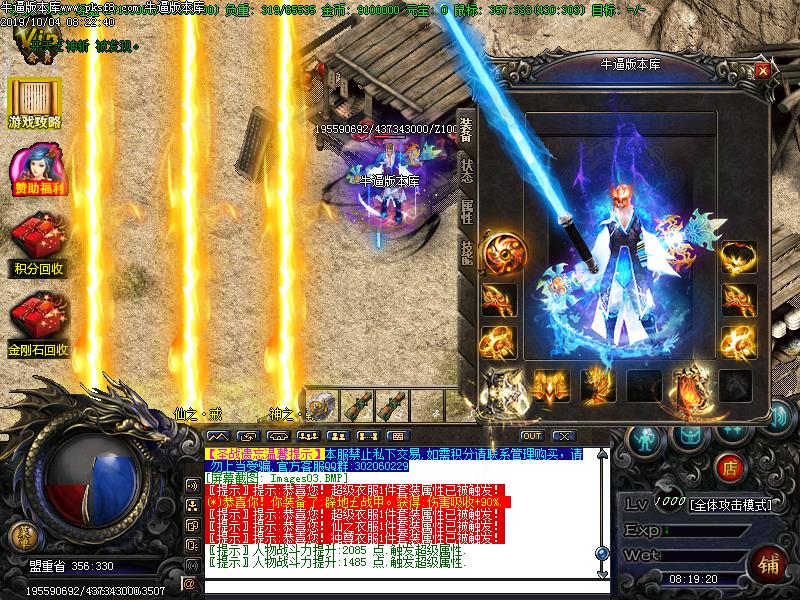
Task: Open the round 铺 store button
Action: 768,561
